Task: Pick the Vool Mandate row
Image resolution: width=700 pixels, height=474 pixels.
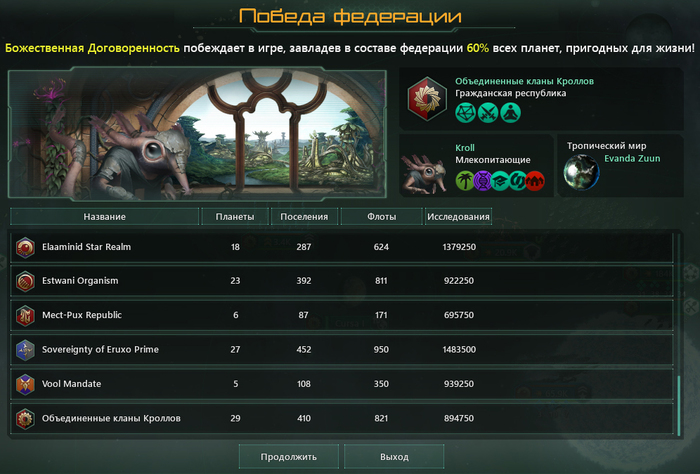Action: [340, 384]
